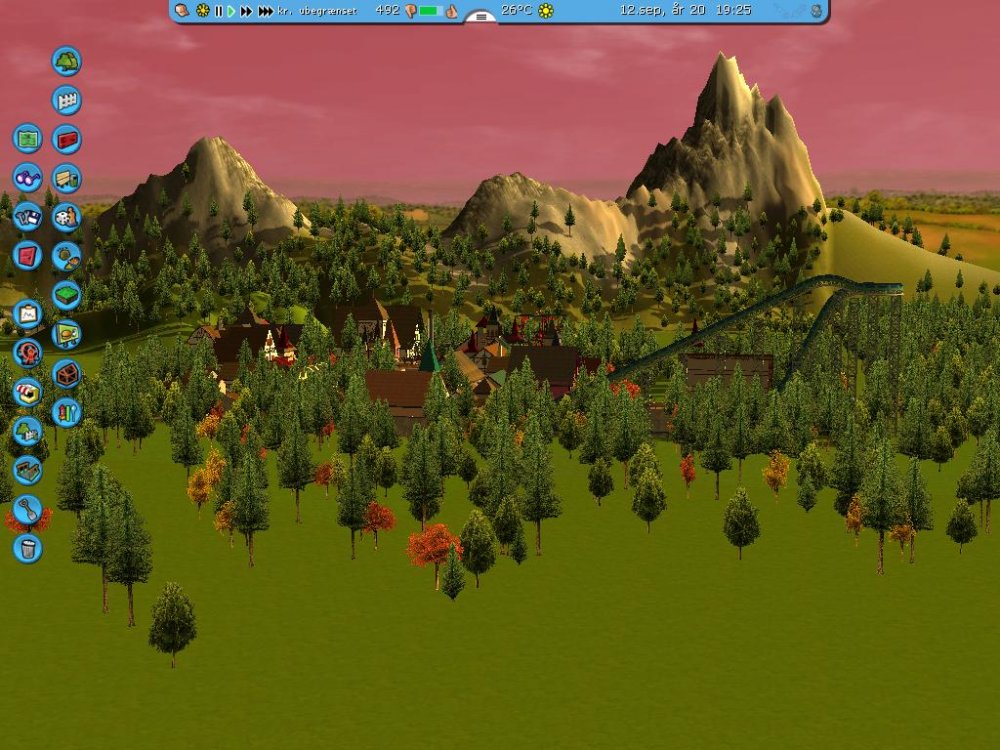Activate the trash can delete tool
Image resolution: width=1000 pixels, height=750 pixels.
pyautogui.click(x=27, y=548)
